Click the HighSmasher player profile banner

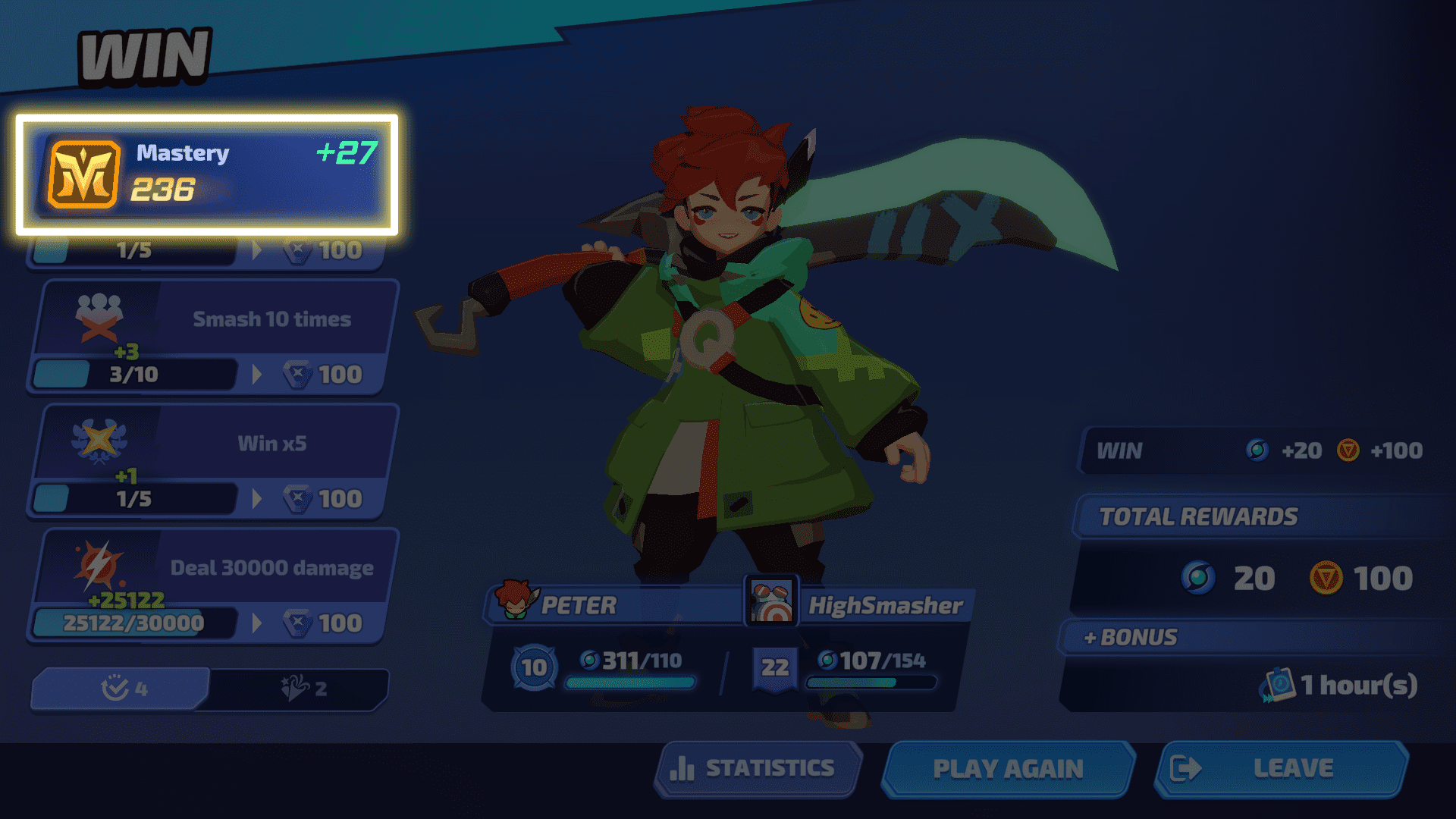pos(861,605)
